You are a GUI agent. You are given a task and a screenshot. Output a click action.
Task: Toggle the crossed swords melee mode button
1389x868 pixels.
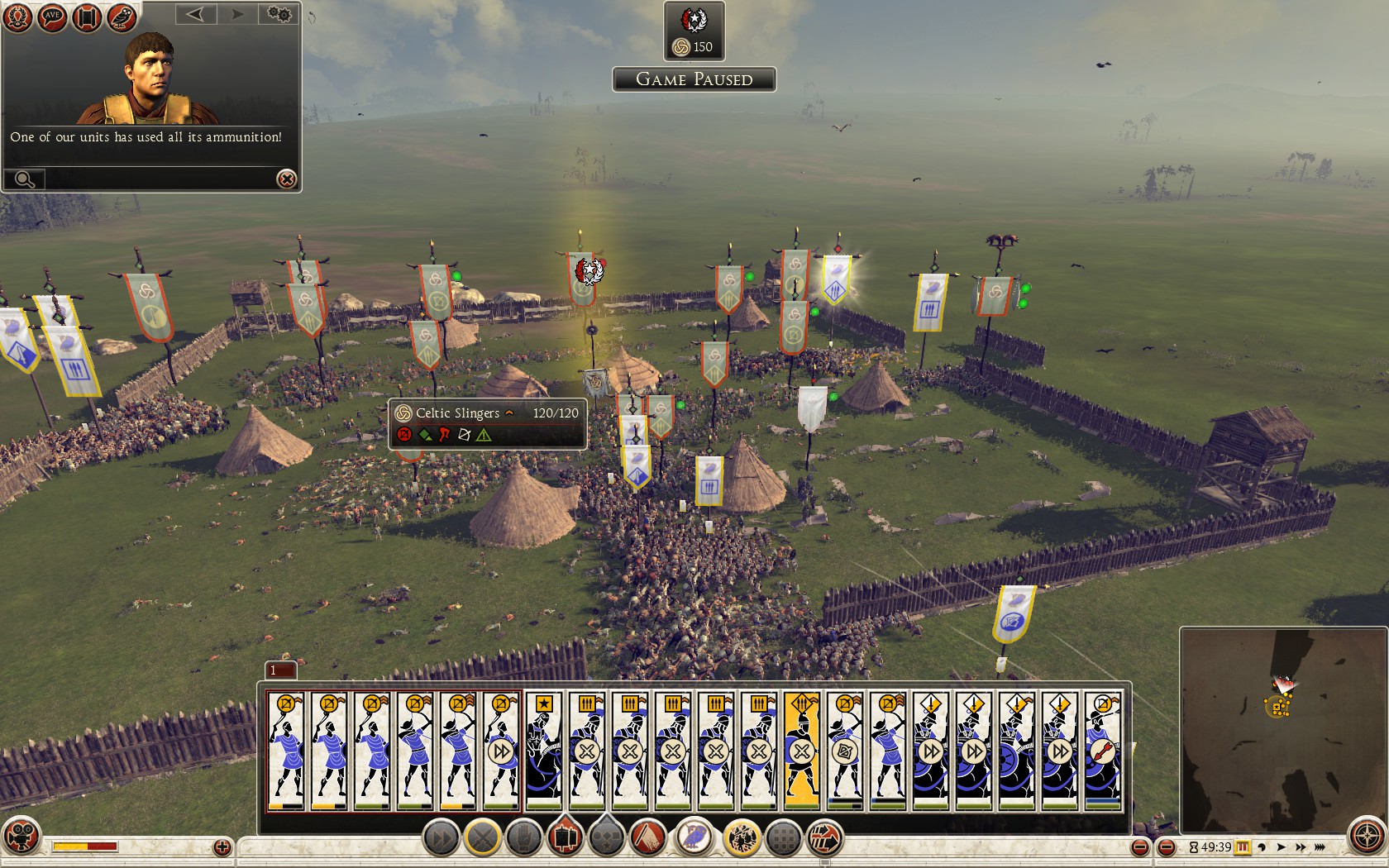(x=483, y=838)
